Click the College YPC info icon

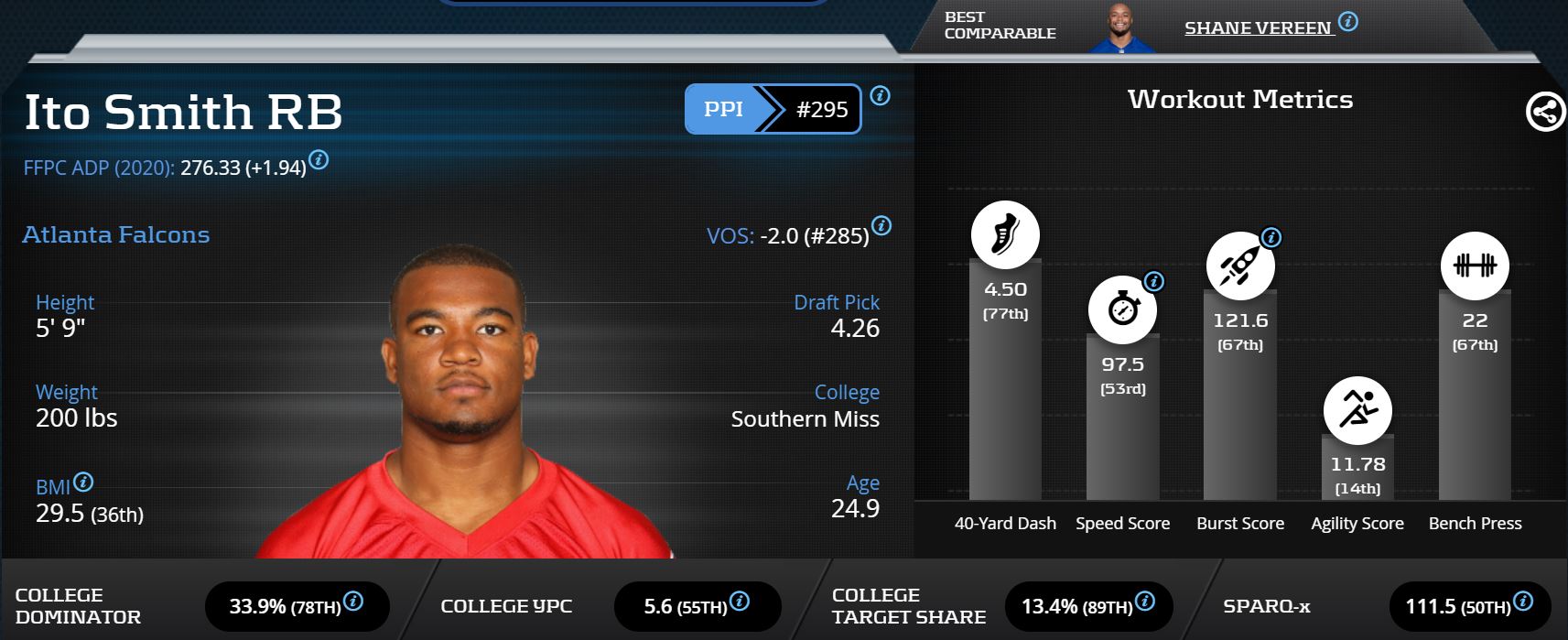pyautogui.click(x=740, y=602)
